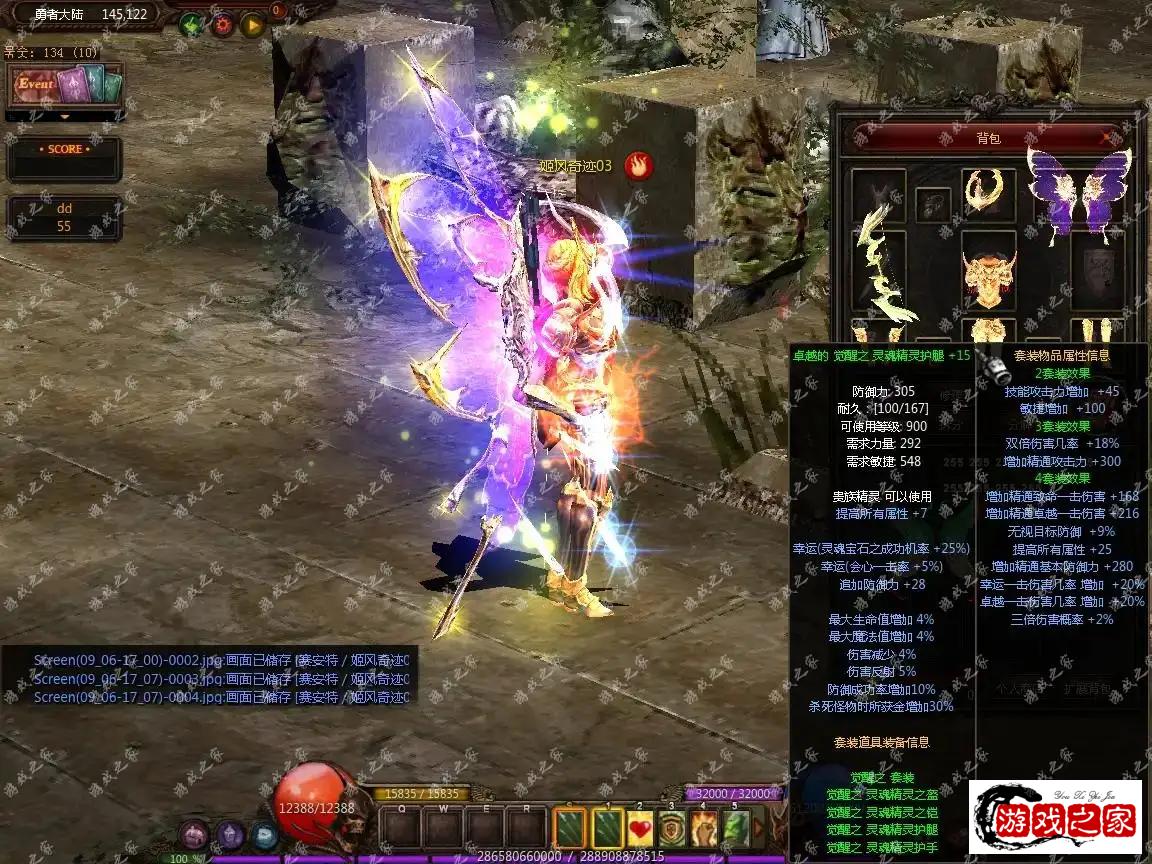Select the purple butterfly wings equipment slot
This screenshot has width=1152, height=864.
coord(1078,194)
